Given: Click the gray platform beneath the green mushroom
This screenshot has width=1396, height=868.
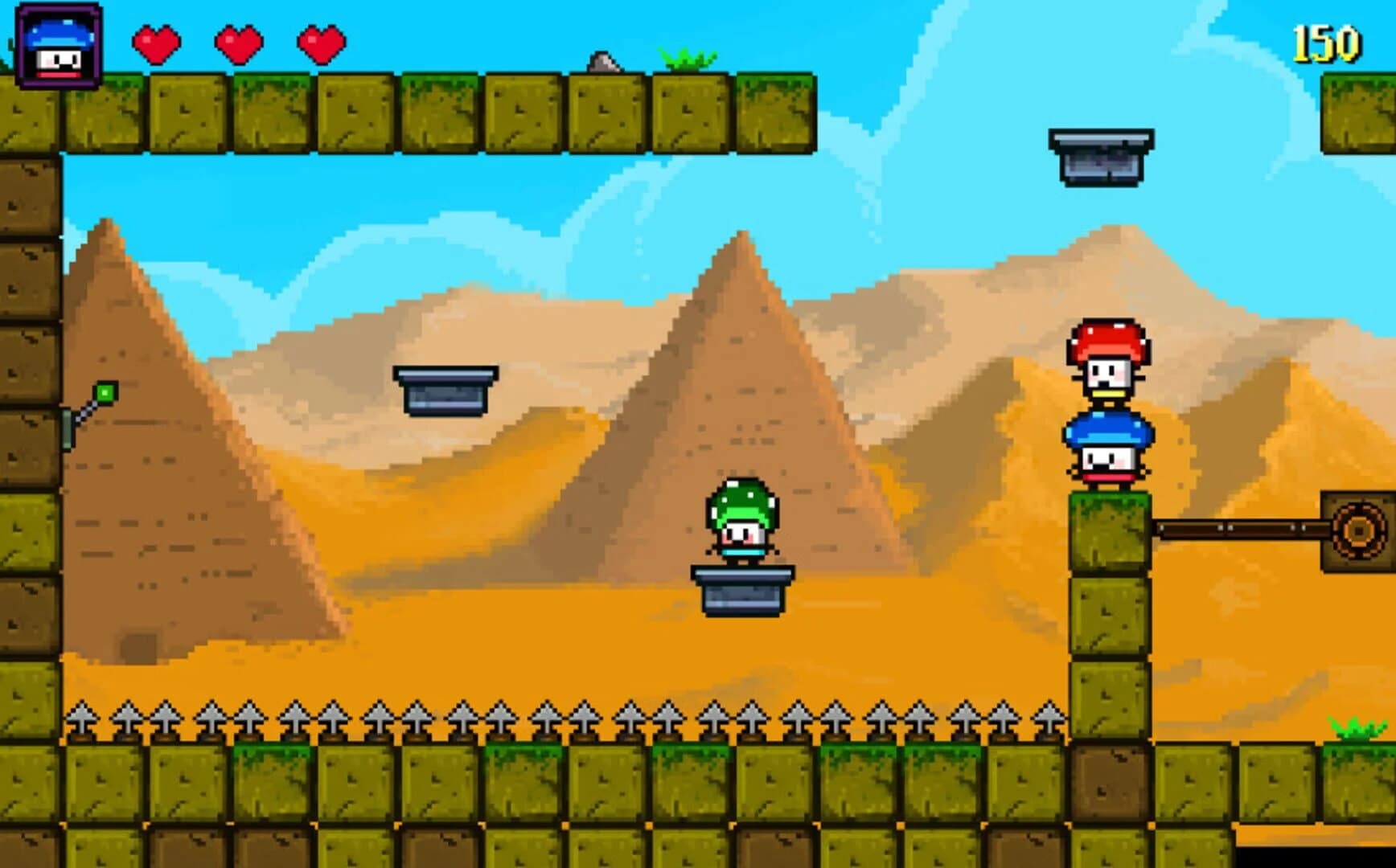Looking at the screenshot, I should 741,591.
